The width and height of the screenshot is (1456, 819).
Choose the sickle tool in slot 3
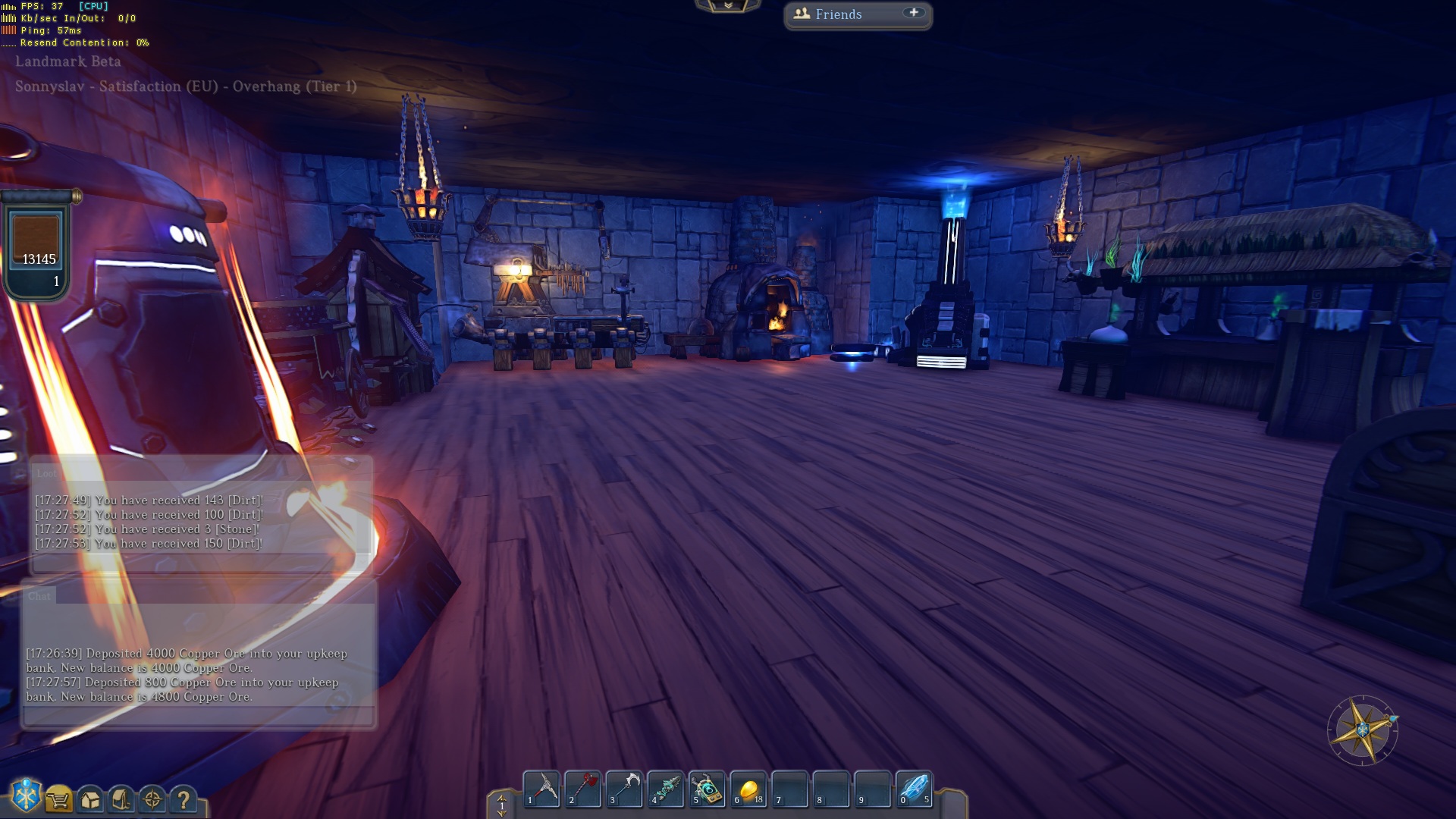(625, 789)
